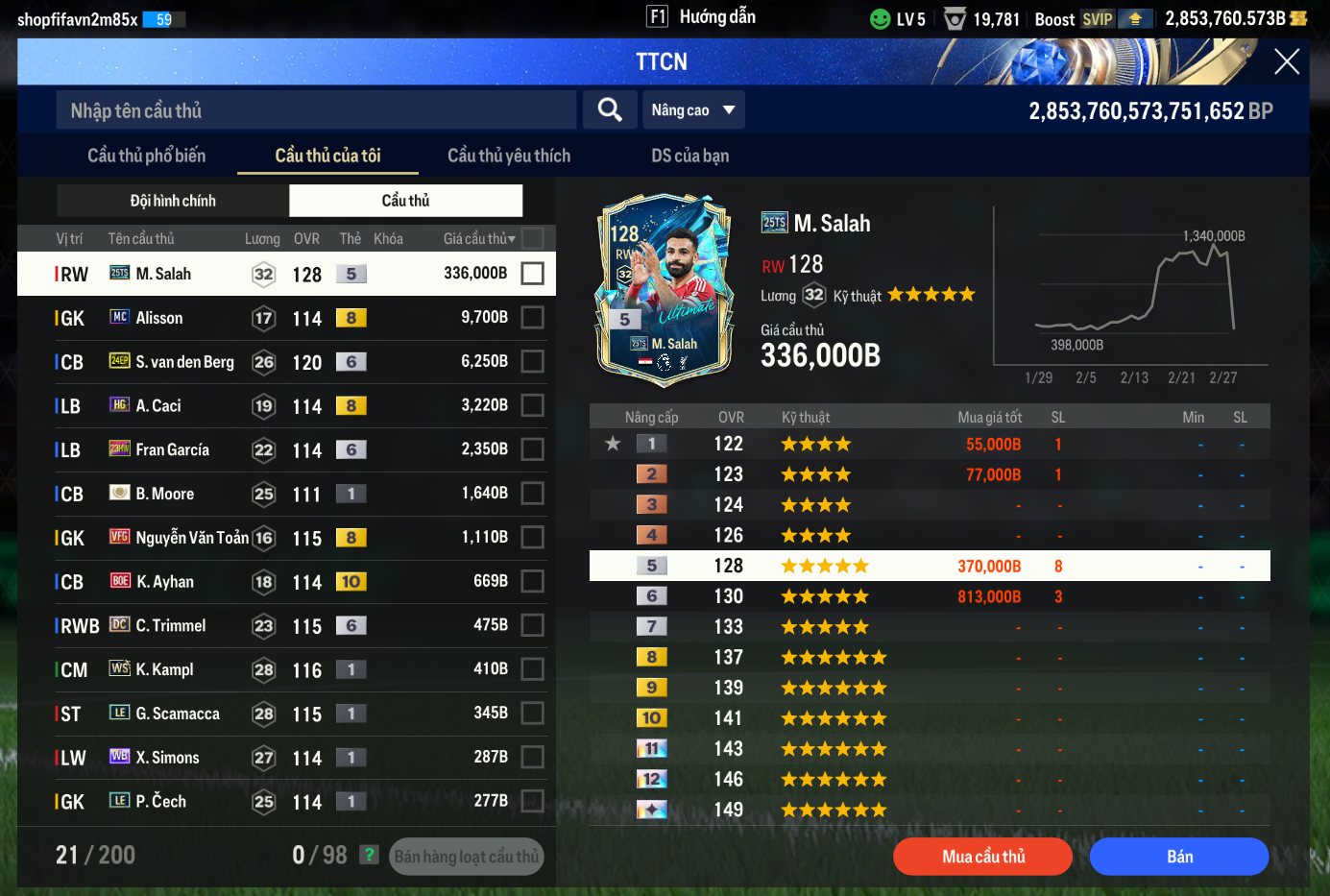Viewport: 1330px width, 896px height.
Task: Switch to Cầu thủ phổ biến tab
Action: coord(146,156)
